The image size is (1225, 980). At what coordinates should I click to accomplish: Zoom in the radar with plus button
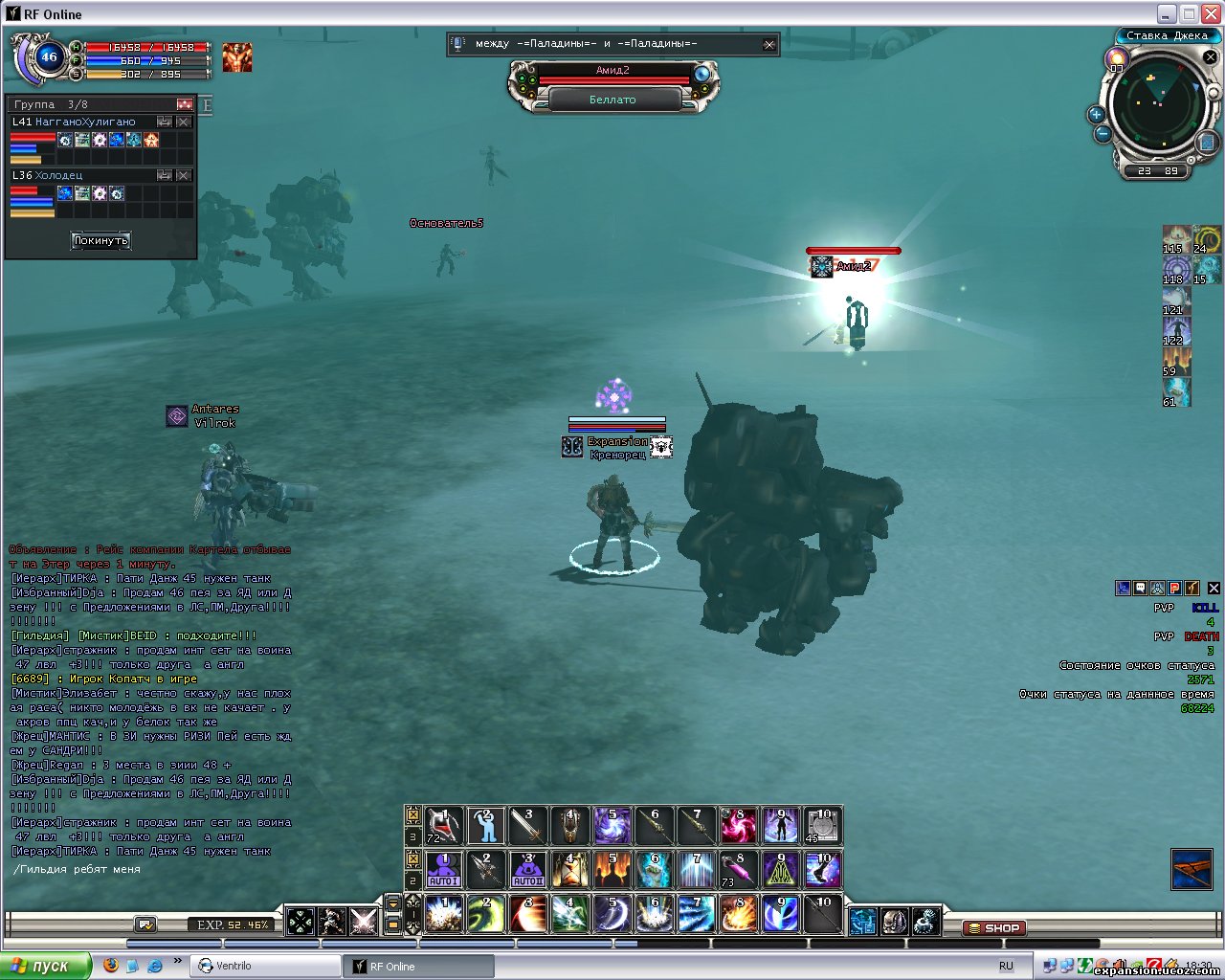[1097, 115]
